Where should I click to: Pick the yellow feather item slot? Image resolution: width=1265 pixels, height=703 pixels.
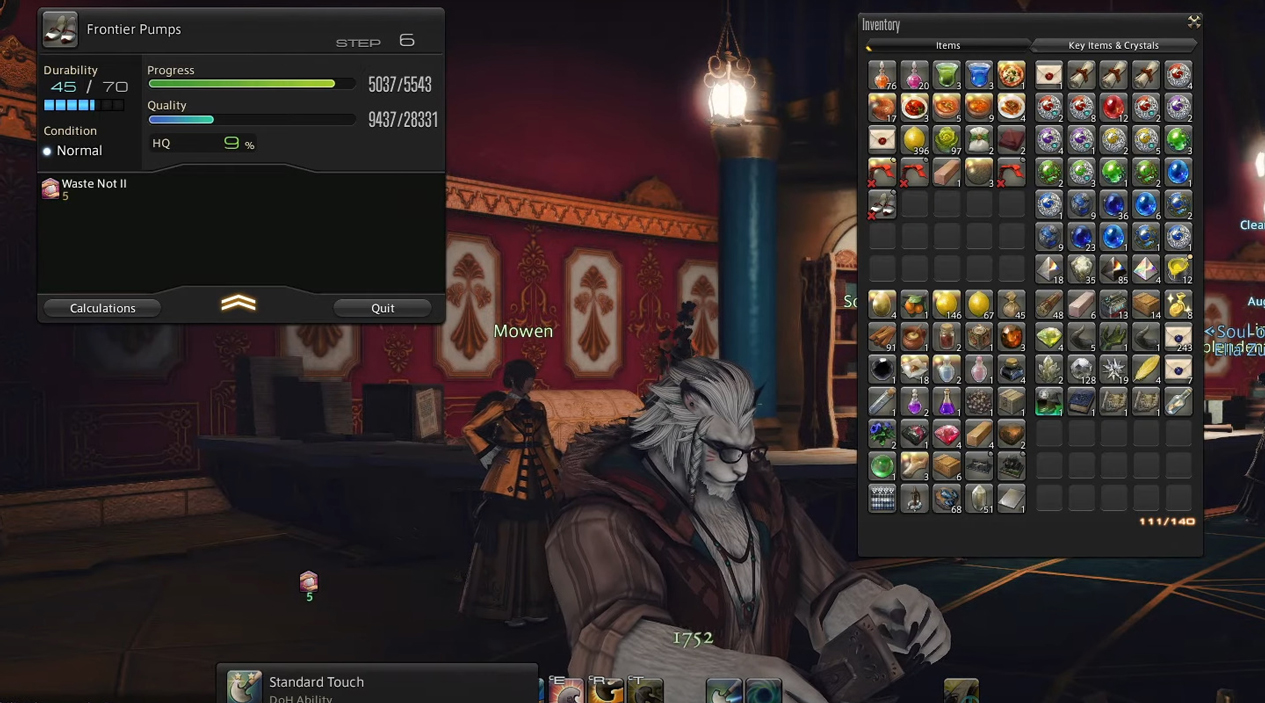click(x=1146, y=369)
